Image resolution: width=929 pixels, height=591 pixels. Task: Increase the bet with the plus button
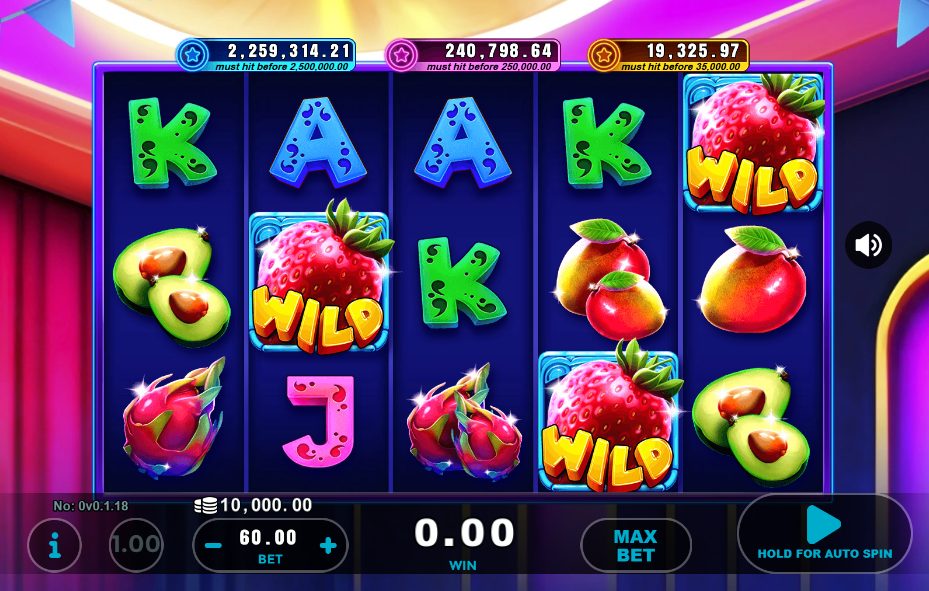tap(328, 546)
